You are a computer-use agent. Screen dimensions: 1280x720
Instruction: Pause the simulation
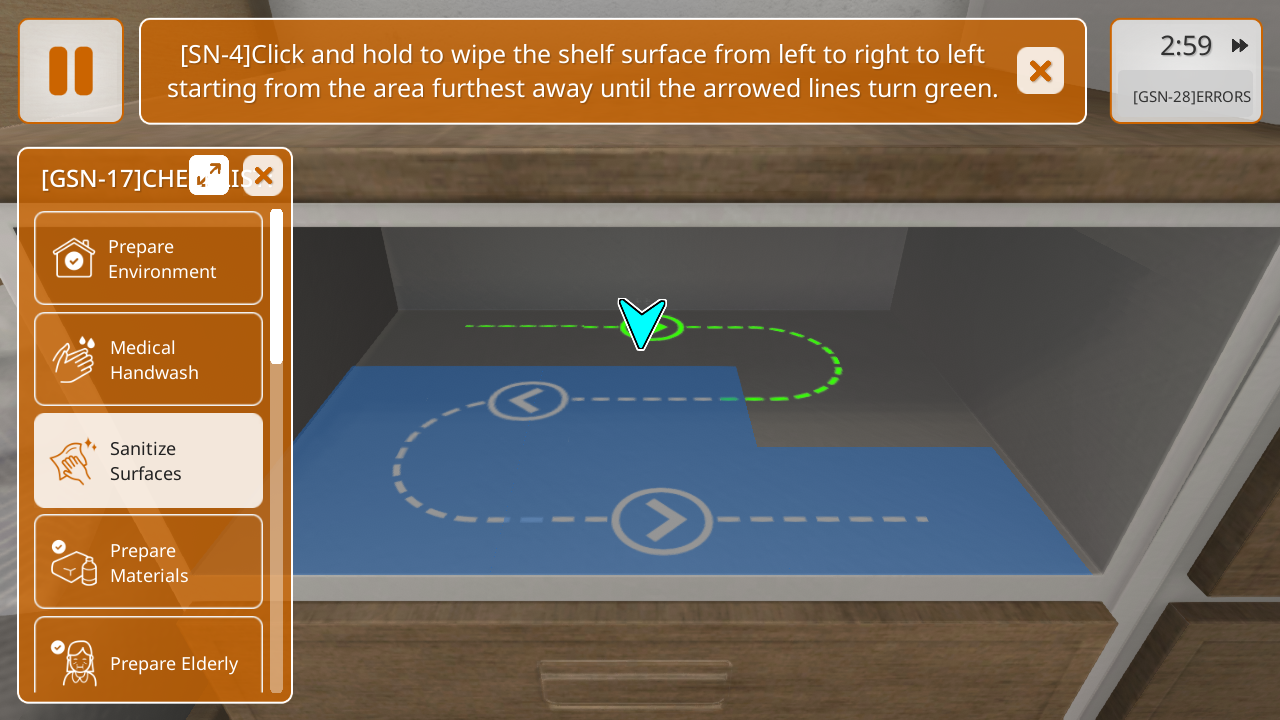[71, 71]
